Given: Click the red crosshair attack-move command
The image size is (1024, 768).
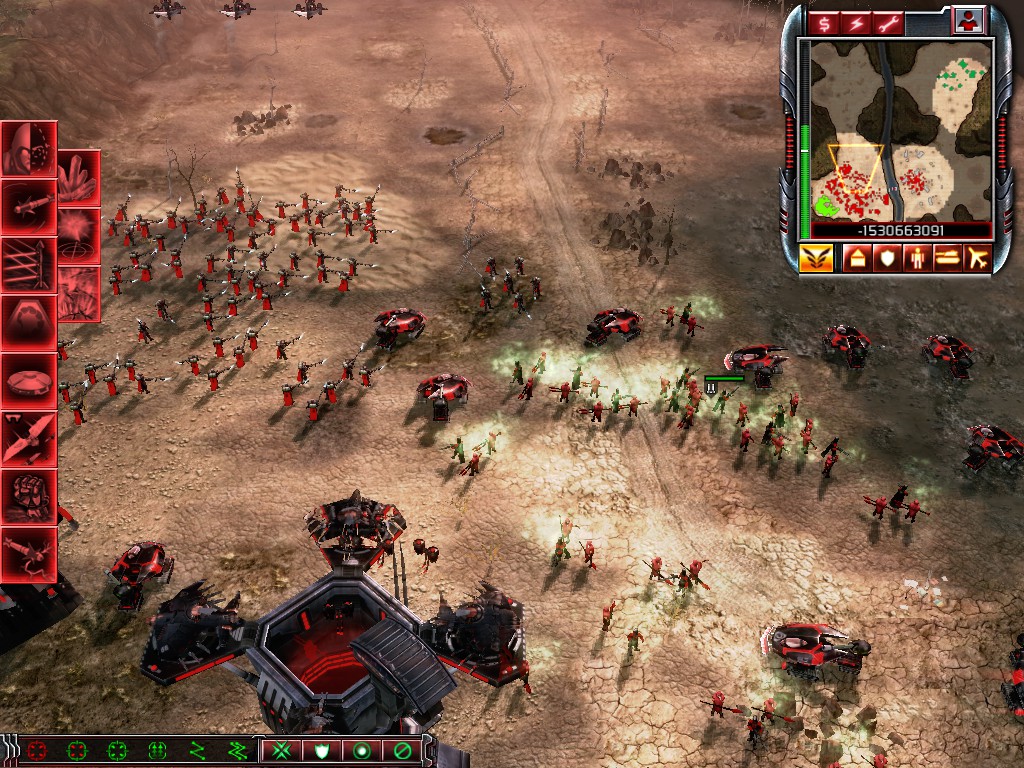Looking at the screenshot, I should 38,749.
